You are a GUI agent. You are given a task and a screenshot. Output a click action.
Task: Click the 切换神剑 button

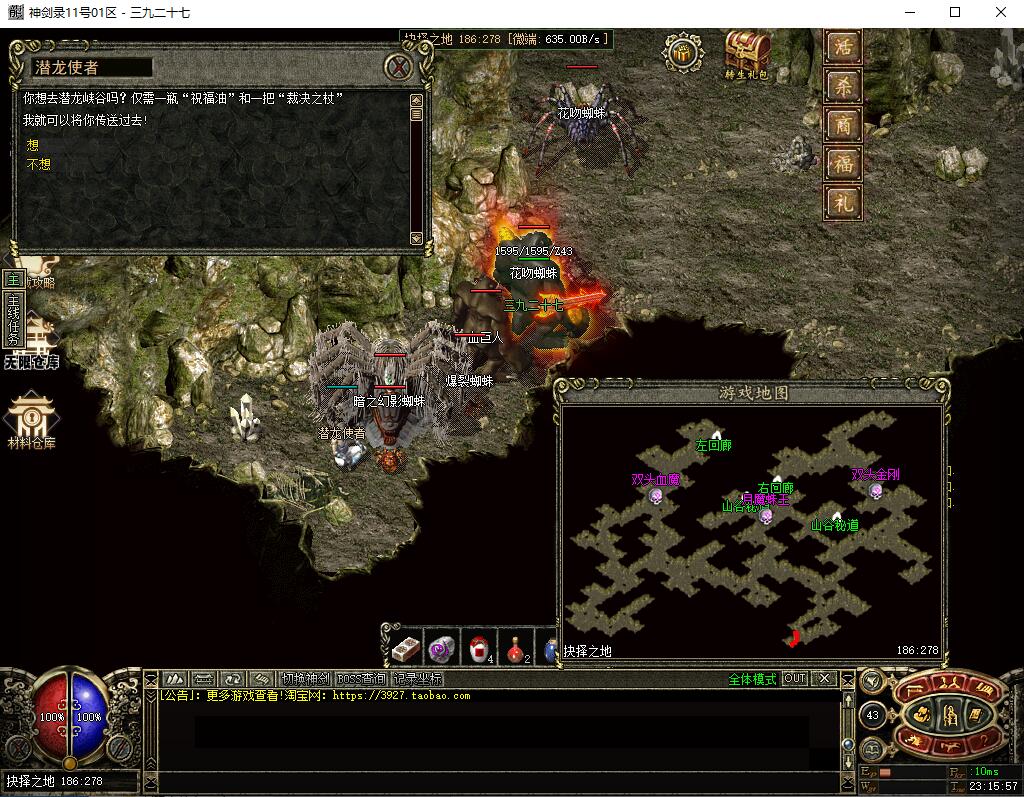click(304, 679)
